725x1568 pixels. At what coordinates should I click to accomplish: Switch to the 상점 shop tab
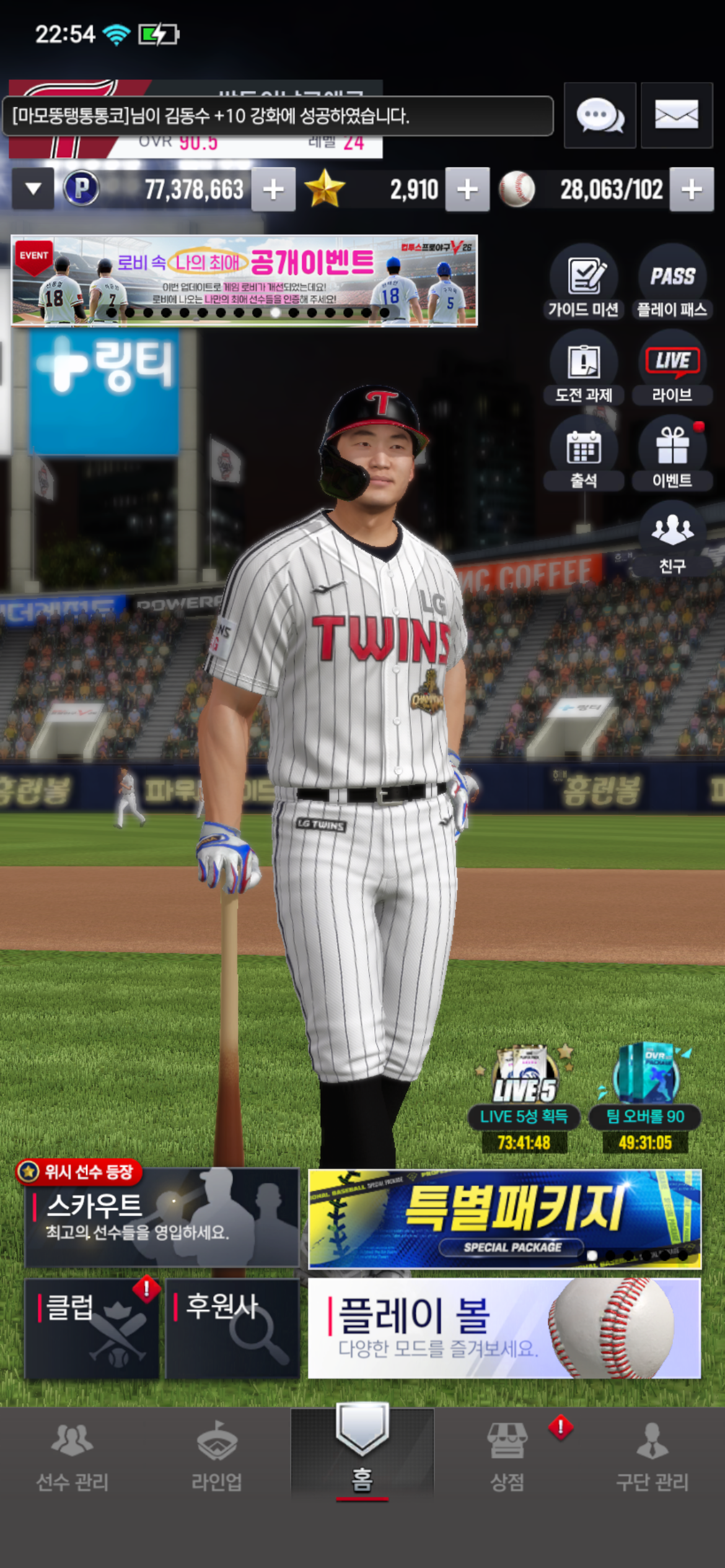click(507, 1455)
